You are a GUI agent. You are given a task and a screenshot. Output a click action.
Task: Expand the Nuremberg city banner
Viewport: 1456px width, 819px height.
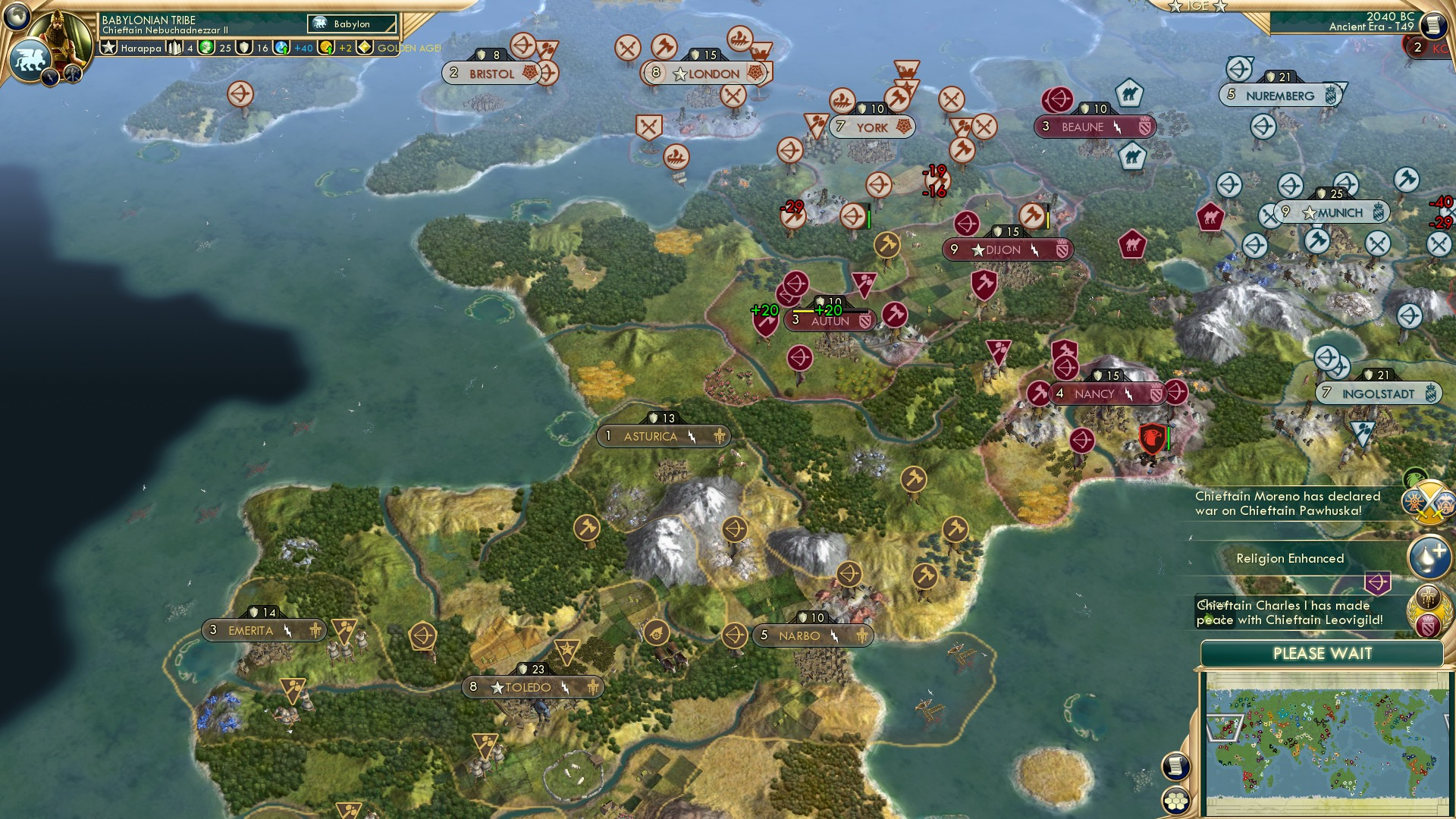[x=1279, y=96]
